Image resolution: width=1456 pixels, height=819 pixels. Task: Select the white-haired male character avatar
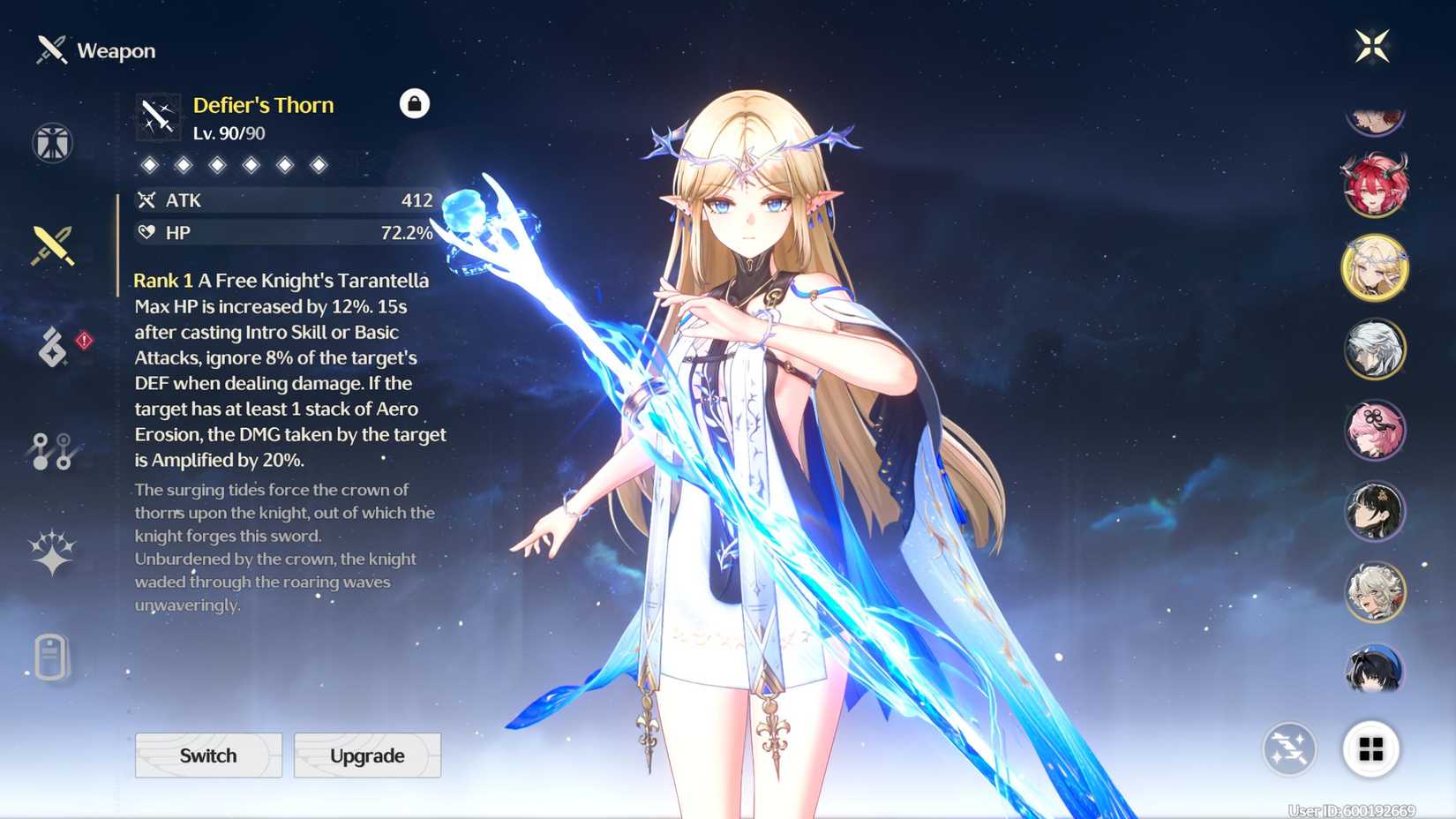(x=1375, y=349)
